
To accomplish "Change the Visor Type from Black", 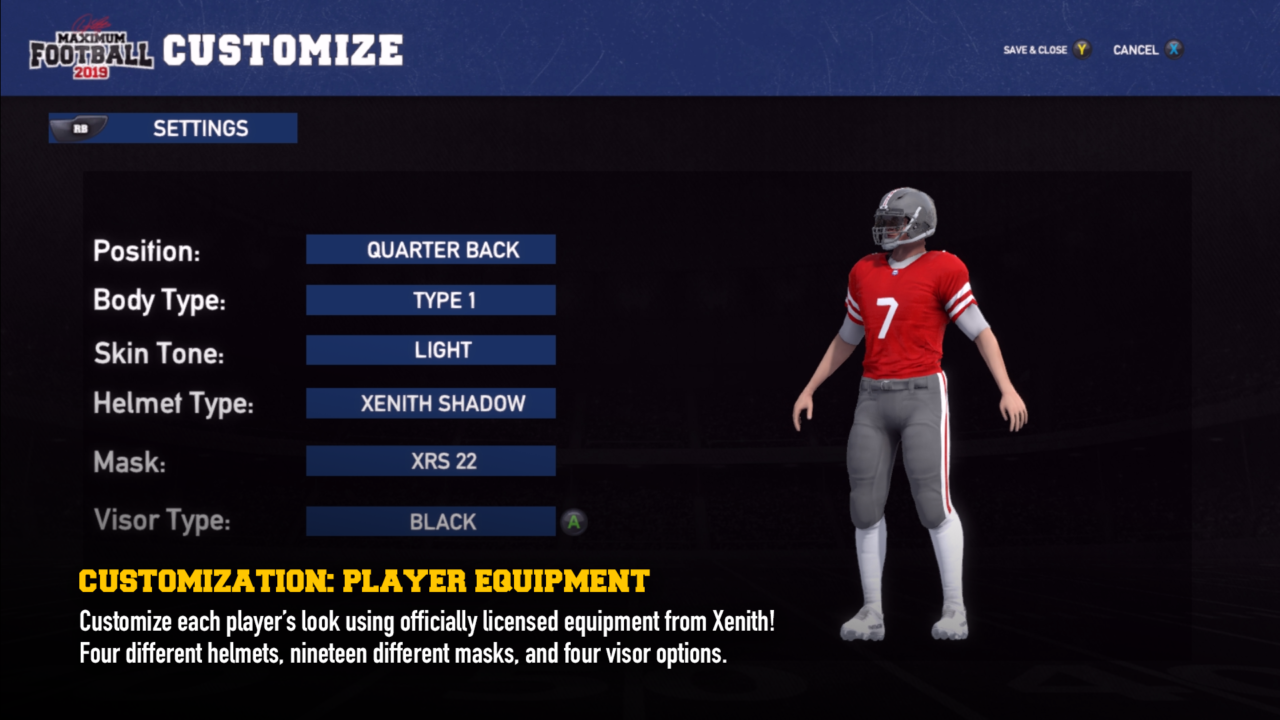I will pyautogui.click(x=430, y=520).
